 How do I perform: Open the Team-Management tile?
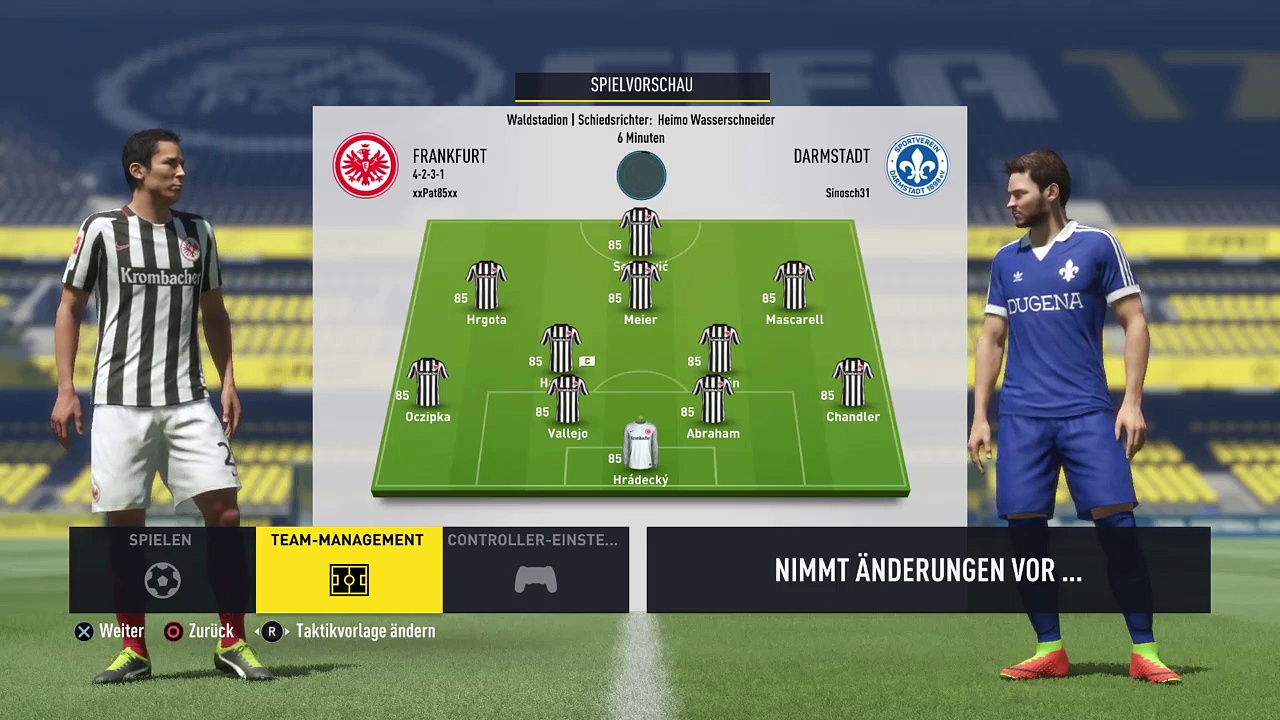[x=348, y=569]
